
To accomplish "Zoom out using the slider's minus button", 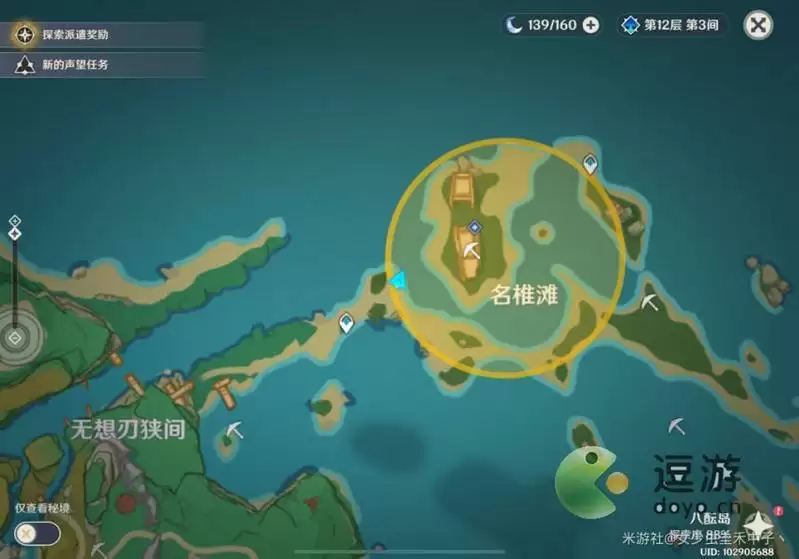I will pos(15,338).
